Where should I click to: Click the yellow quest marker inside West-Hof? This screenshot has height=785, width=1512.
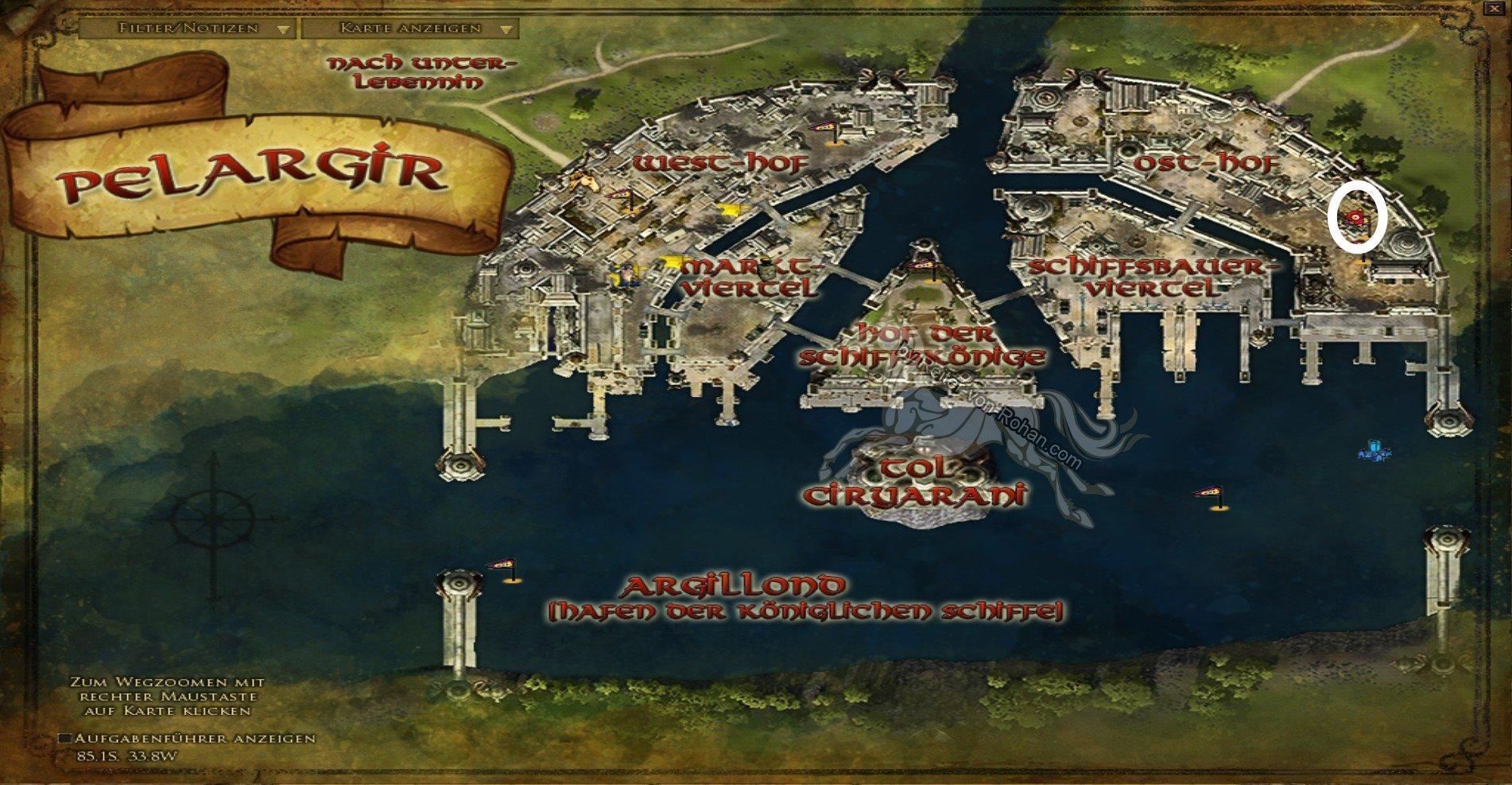pyautogui.click(x=727, y=209)
